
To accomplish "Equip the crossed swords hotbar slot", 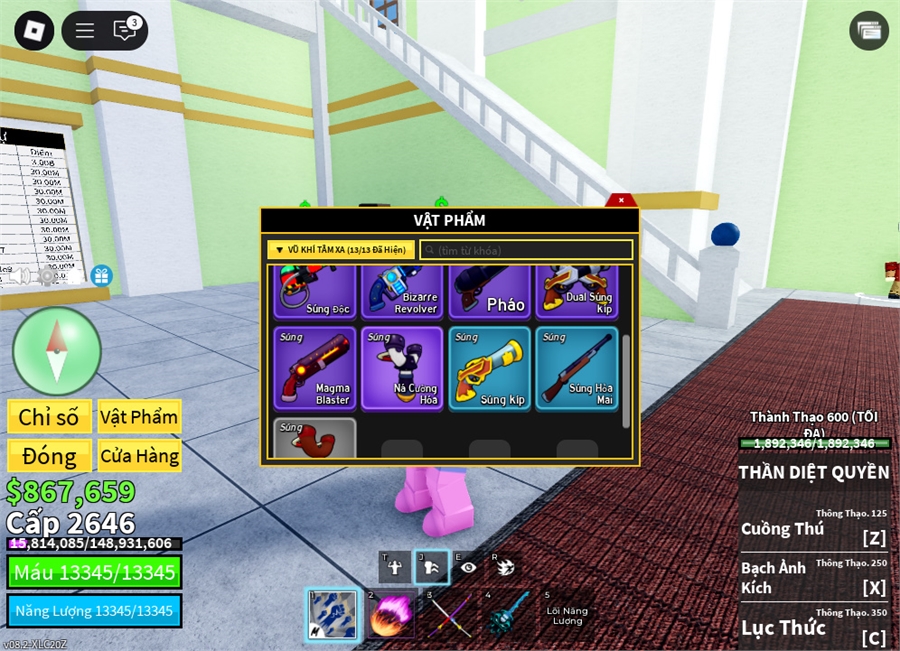I will (450, 614).
